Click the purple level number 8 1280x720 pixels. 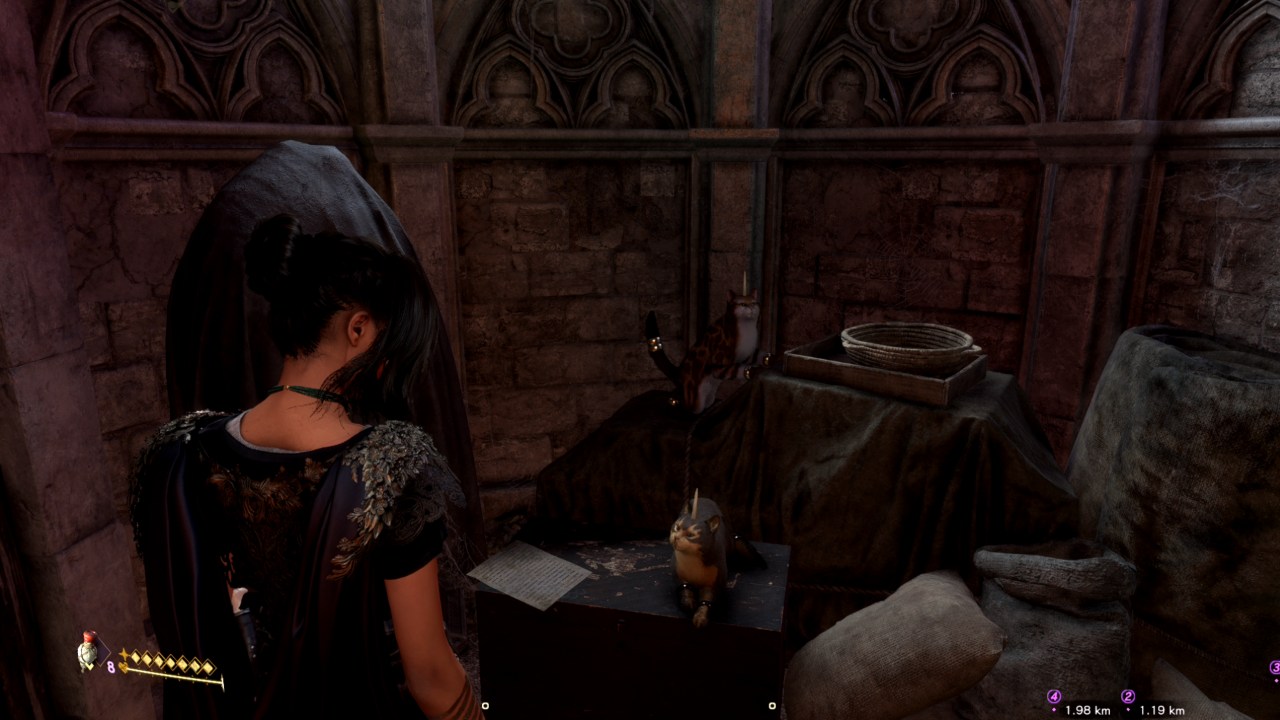point(110,666)
